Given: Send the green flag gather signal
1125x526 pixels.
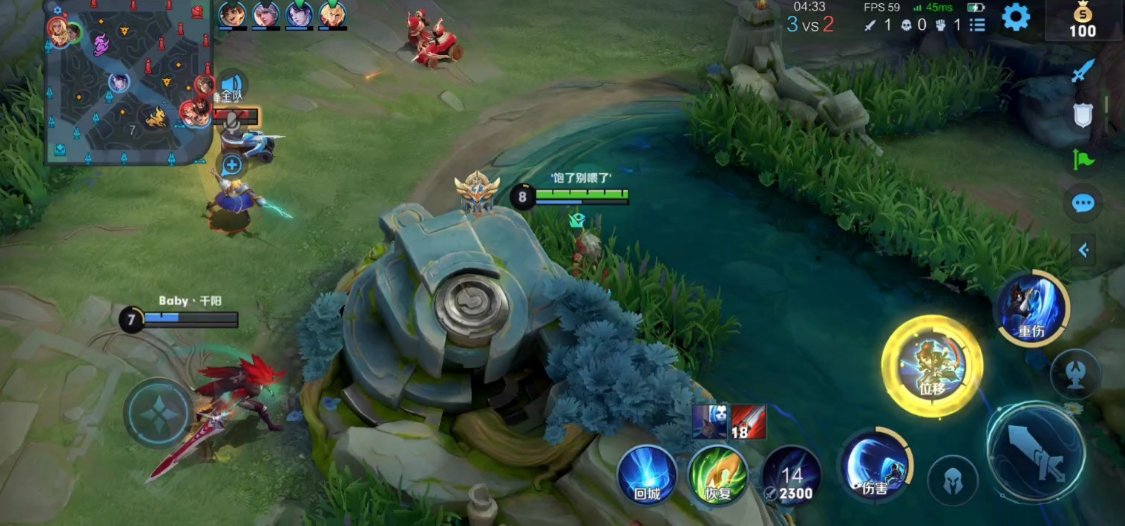Looking at the screenshot, I should tap(1083, 159).
